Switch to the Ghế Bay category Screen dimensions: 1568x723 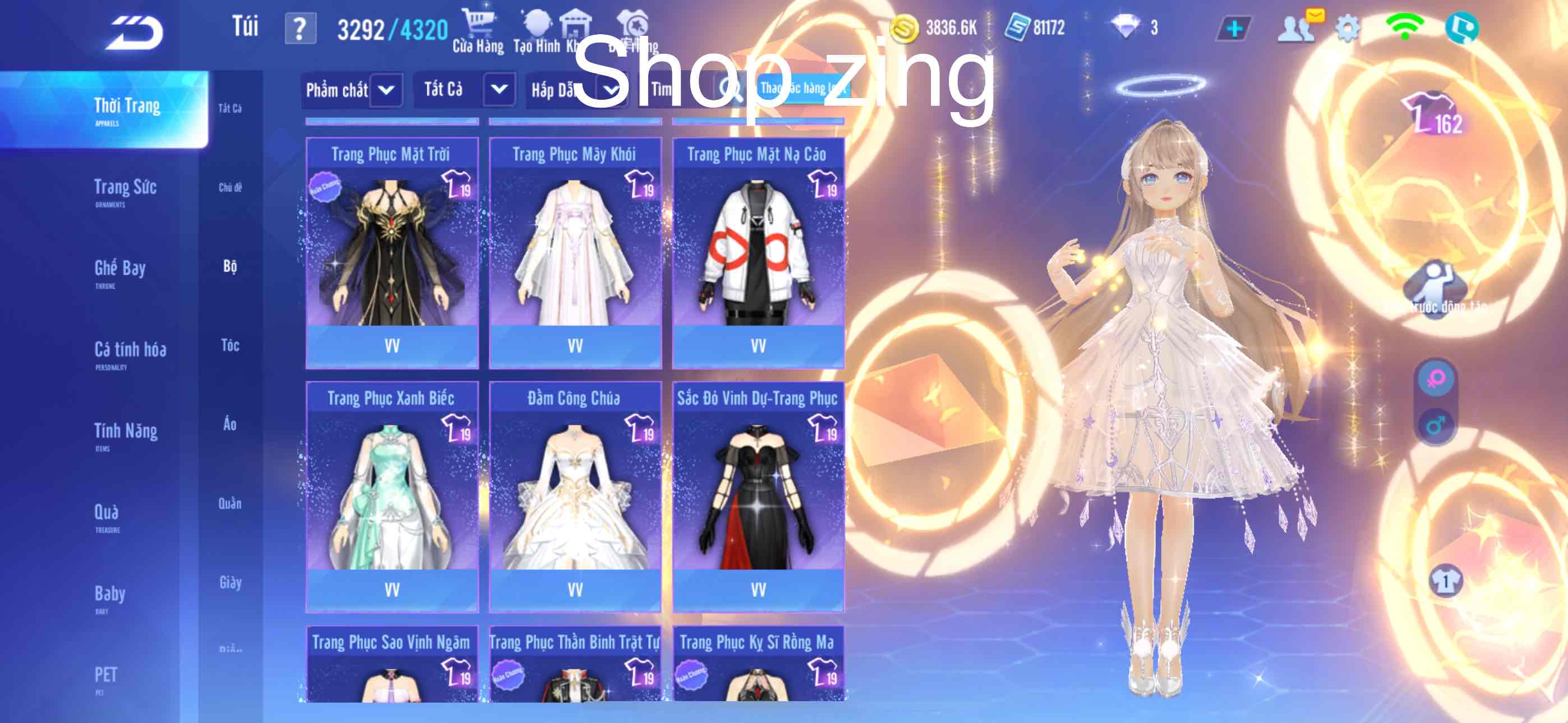(x=120, y=271)
